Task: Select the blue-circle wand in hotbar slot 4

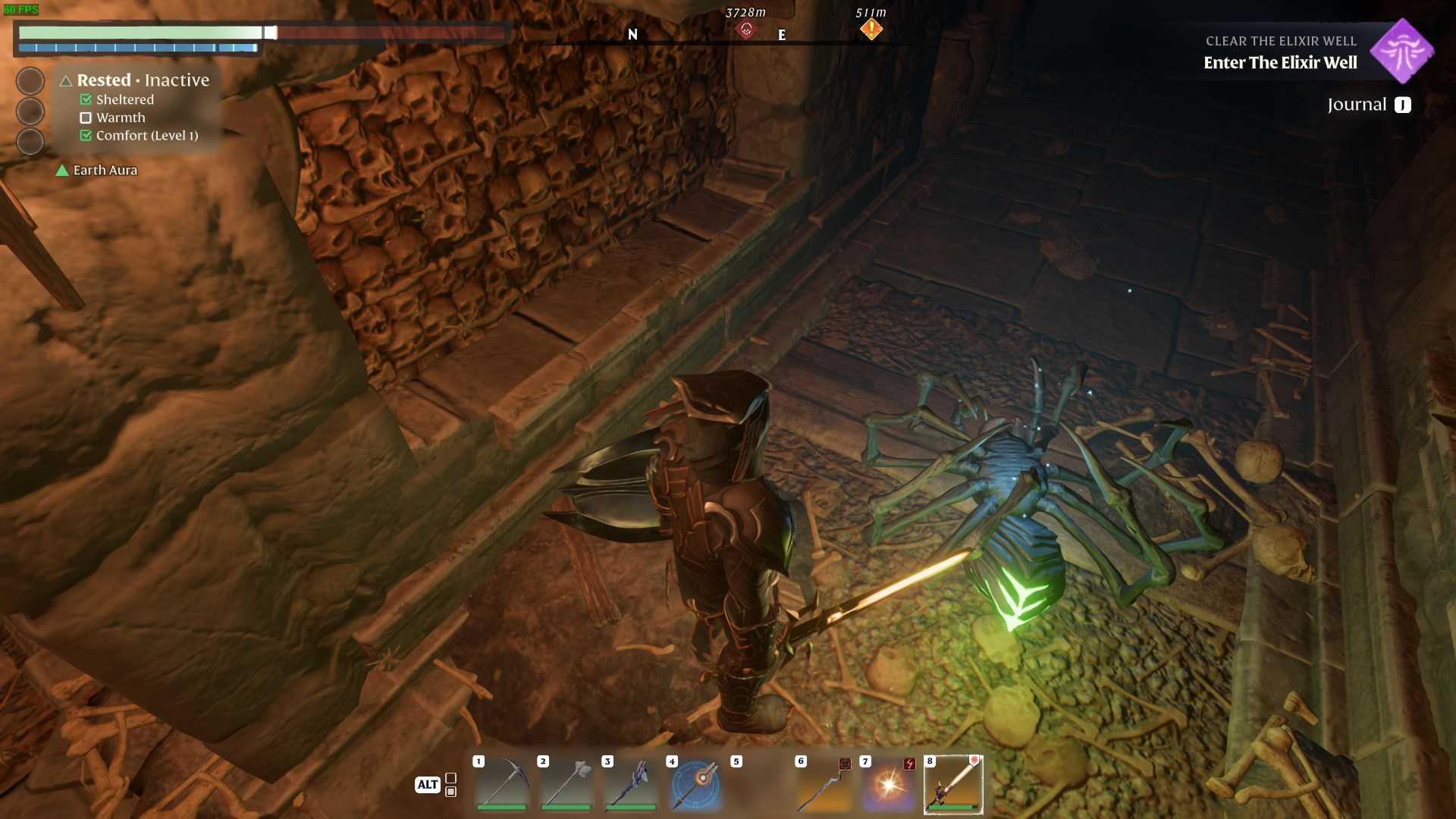Action: pos(695,783)
